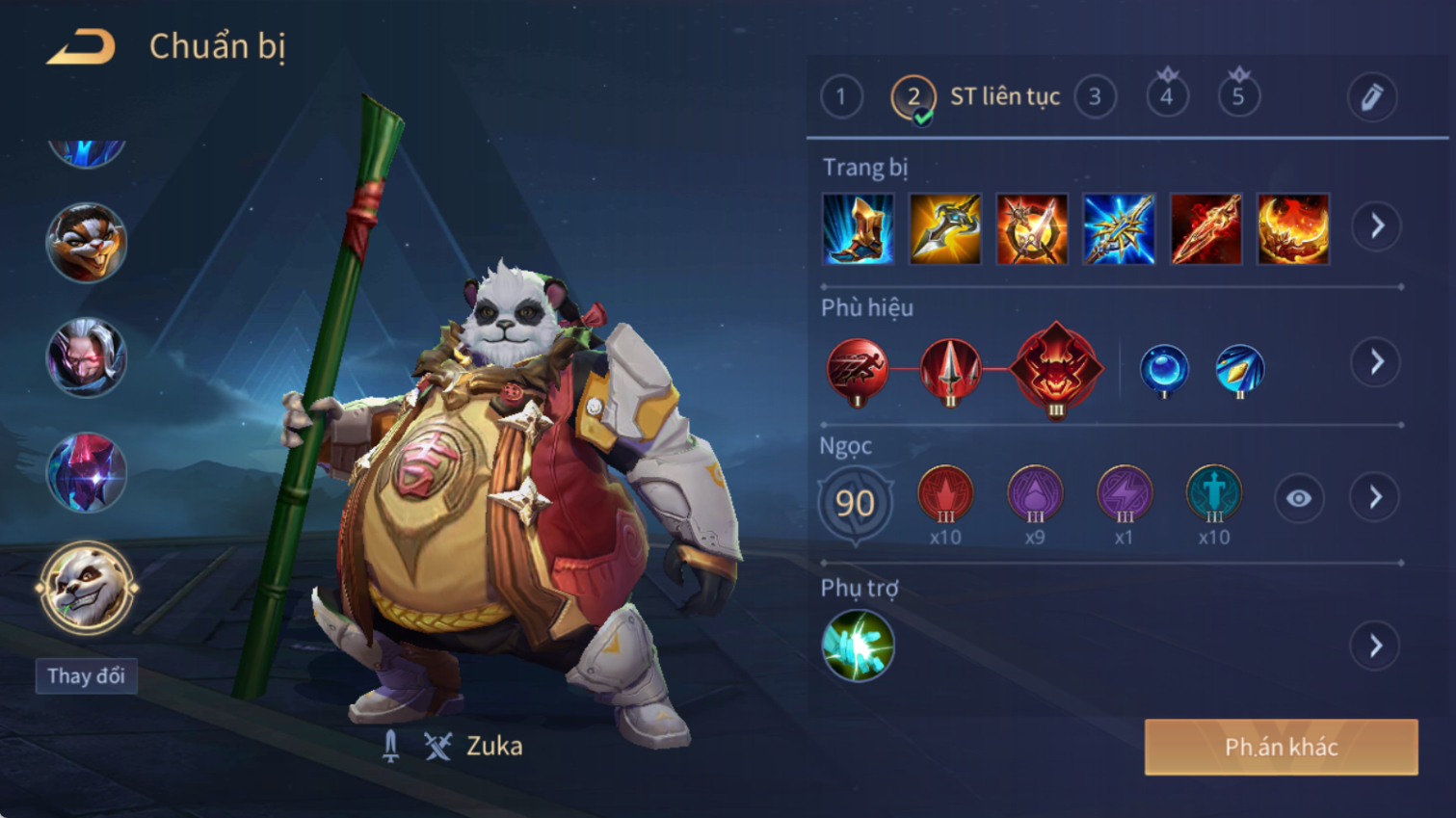Toggle the Ngọc eye view icon

pos(1298,498)
